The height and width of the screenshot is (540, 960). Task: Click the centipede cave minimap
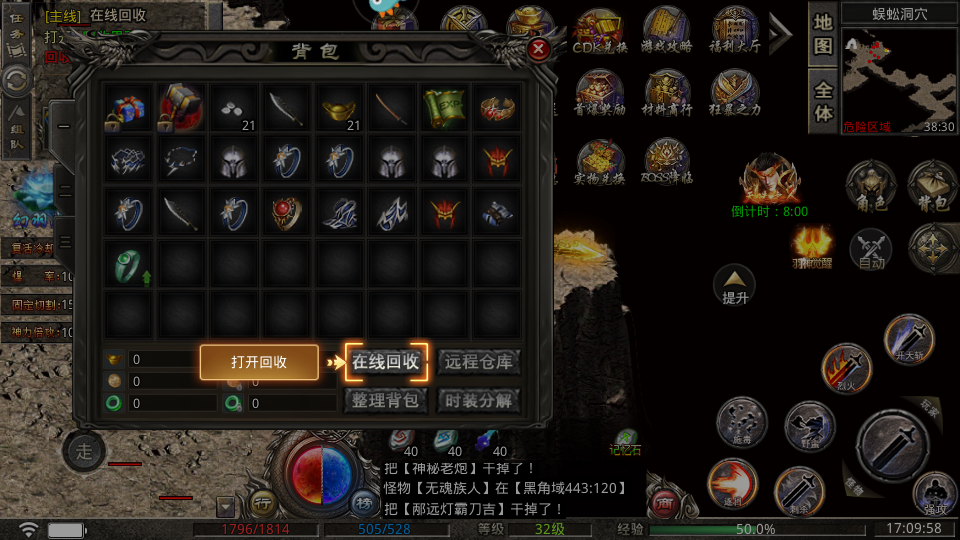click(x=886, y=79)
